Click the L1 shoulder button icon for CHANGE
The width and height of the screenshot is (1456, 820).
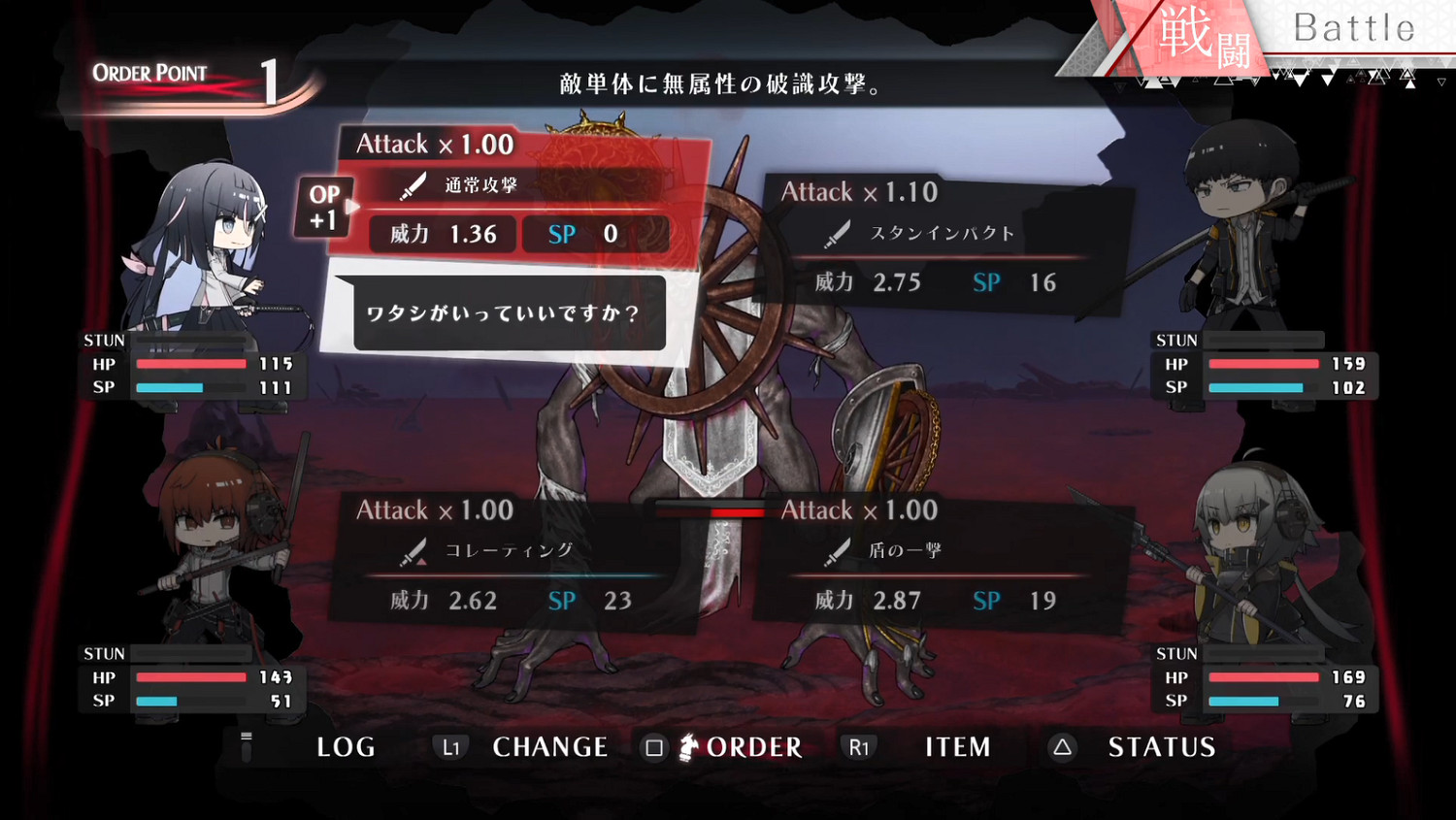(x=451, y=747)
